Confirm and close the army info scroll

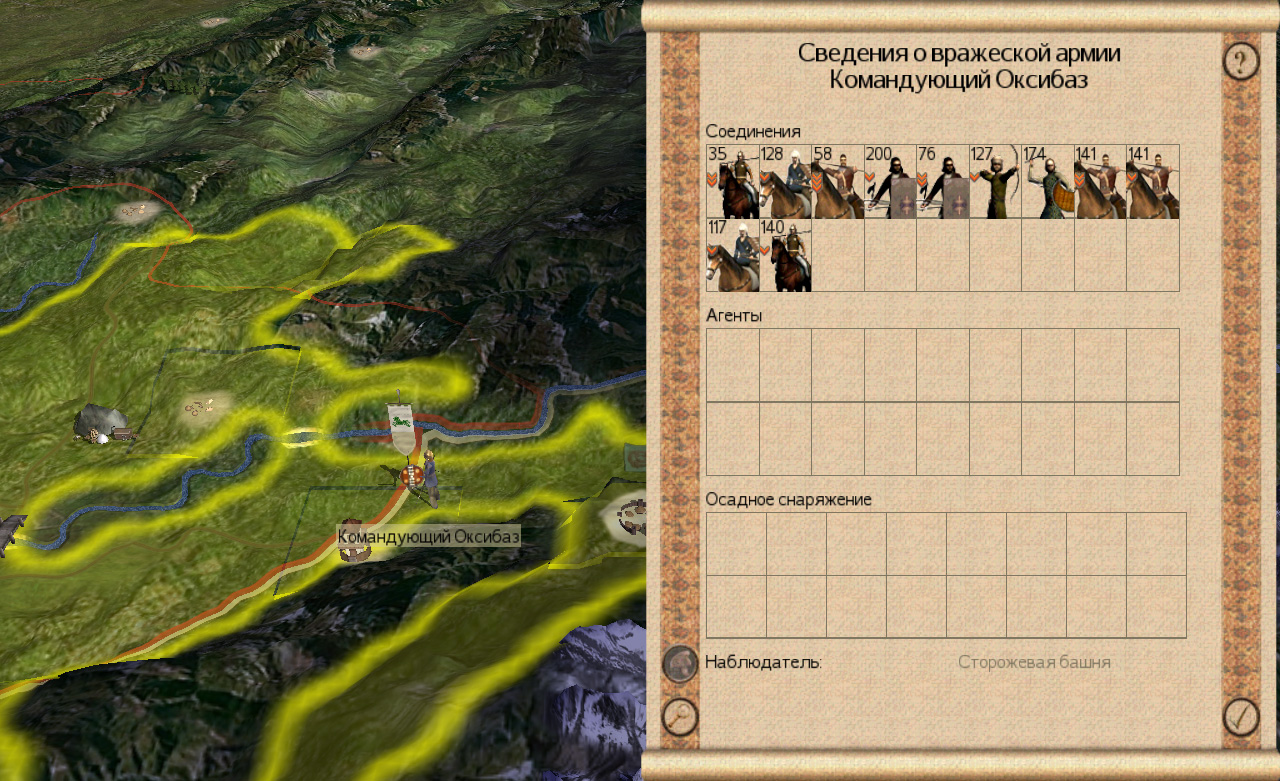[x=1241, y=717]
